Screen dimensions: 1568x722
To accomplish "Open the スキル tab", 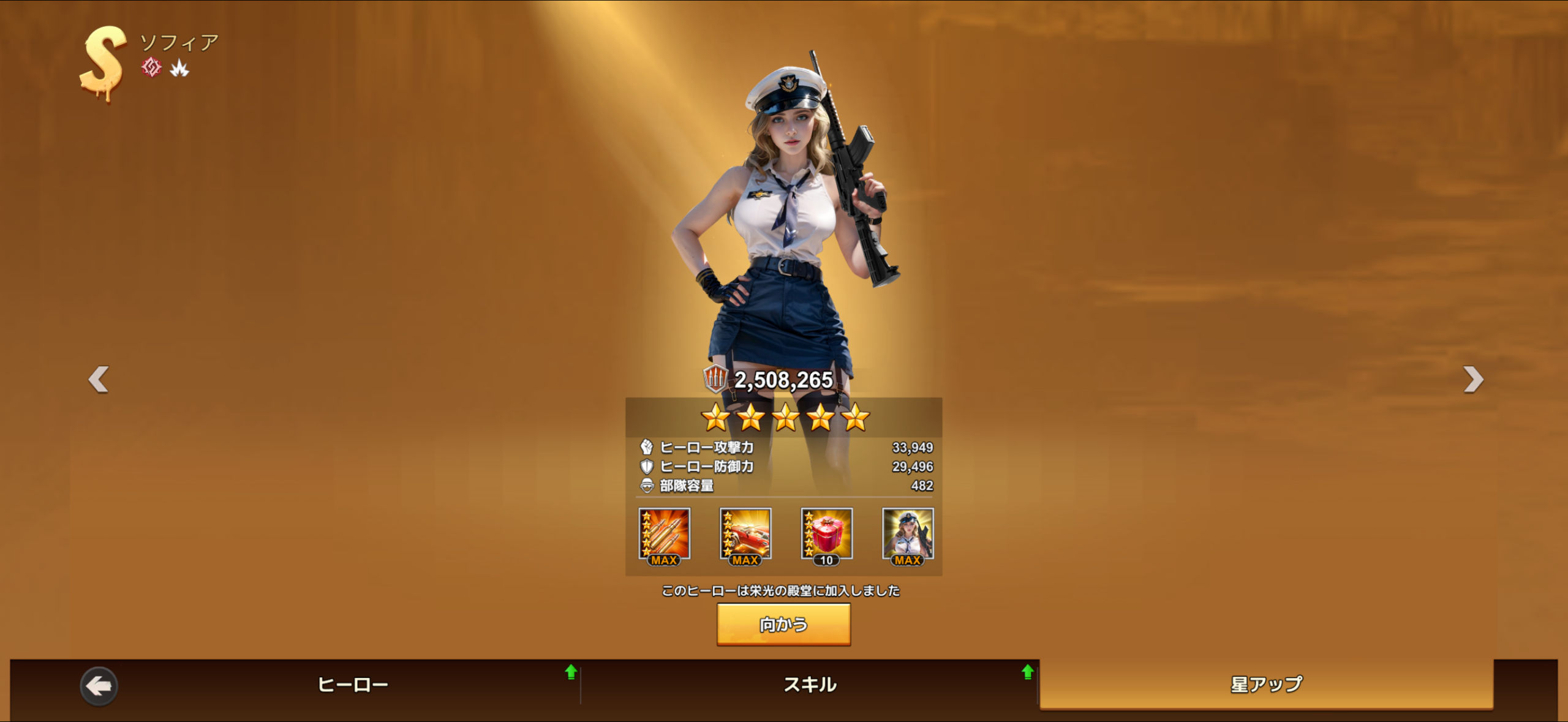I will pos(810,684).
